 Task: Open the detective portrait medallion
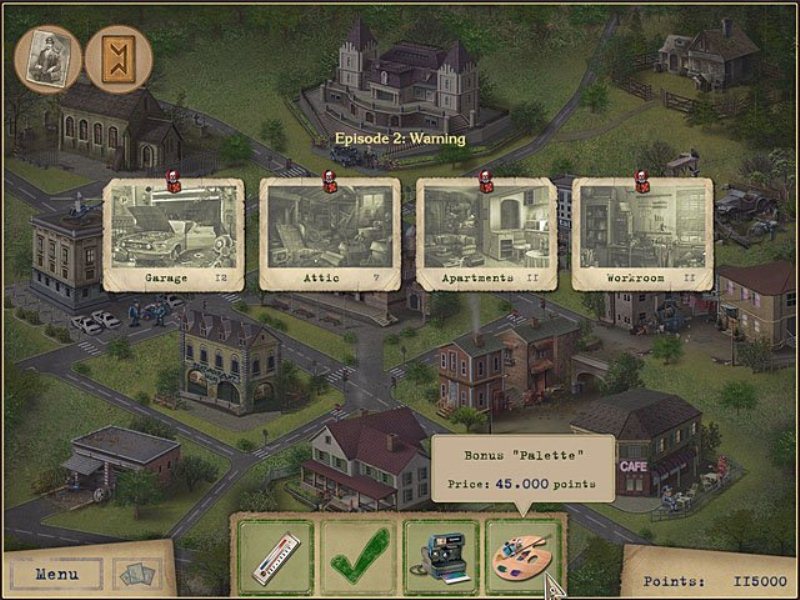[45, 59]
